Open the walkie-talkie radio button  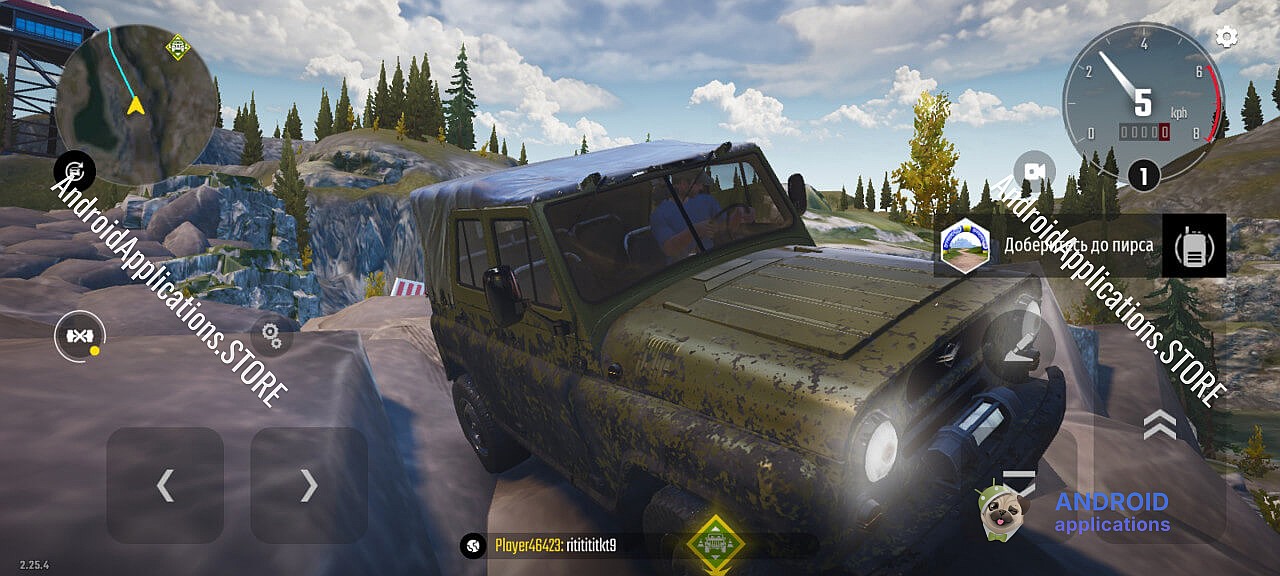pyautogui.click(x=1193, y=246)
